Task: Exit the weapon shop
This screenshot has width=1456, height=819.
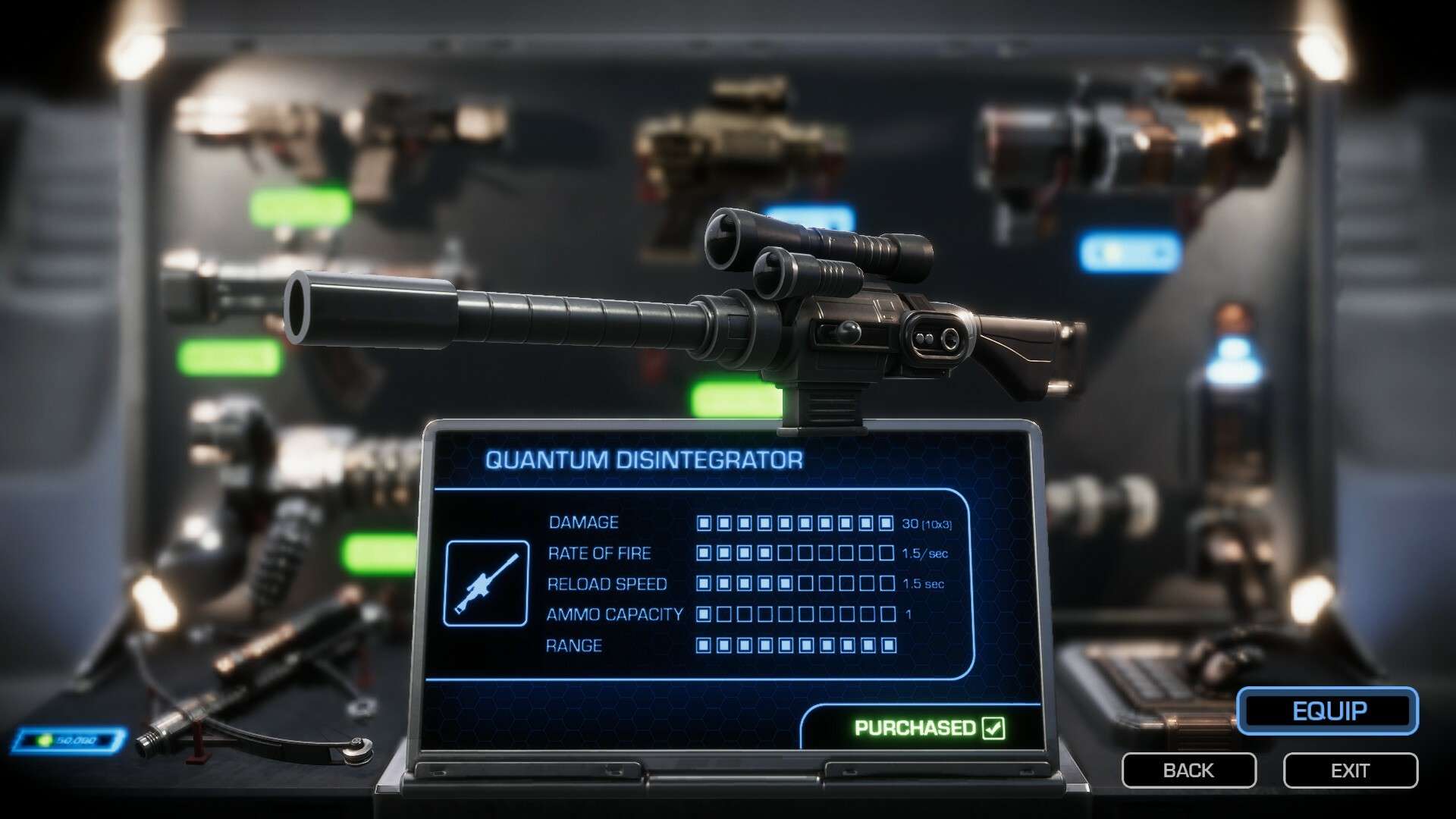Action: [1350, 770]
